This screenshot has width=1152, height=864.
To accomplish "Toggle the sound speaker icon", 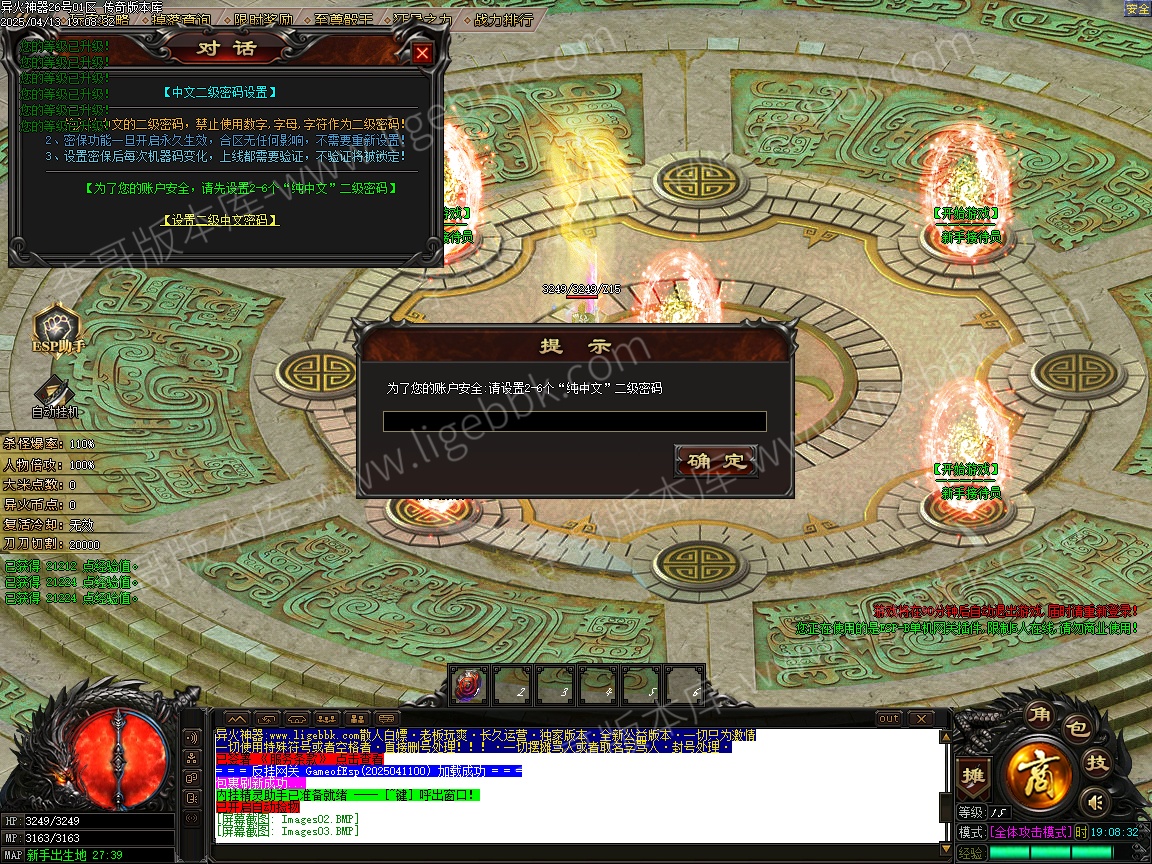I will coord(1096,801).
